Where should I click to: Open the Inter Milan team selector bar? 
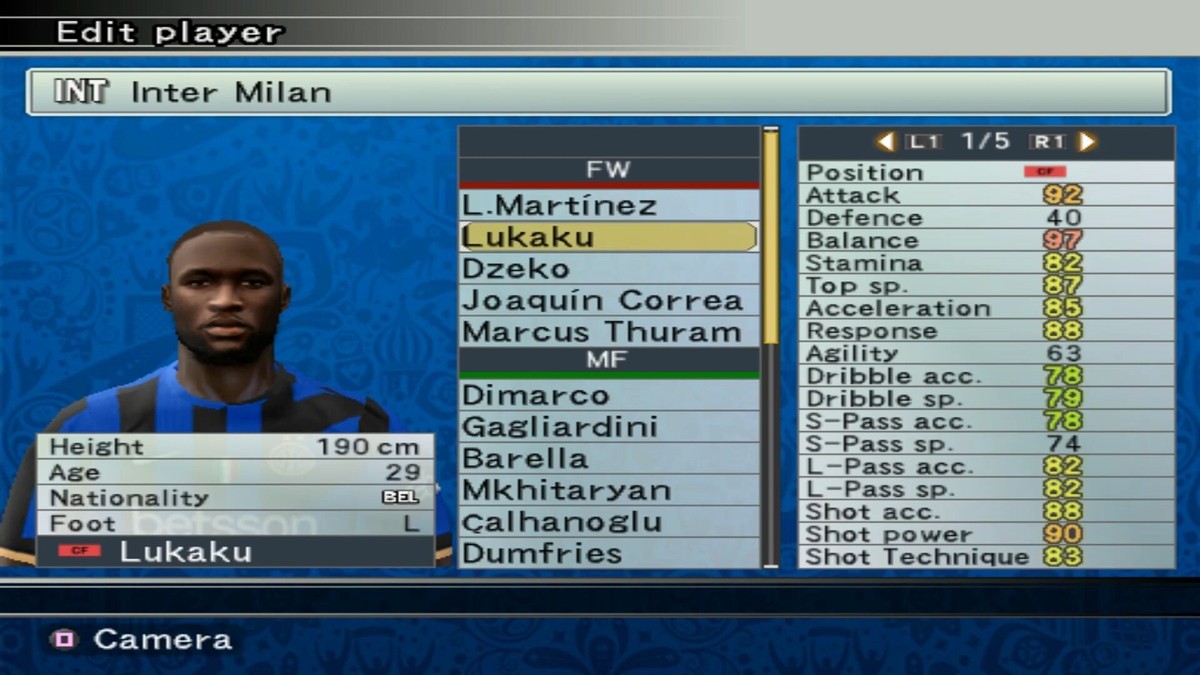point(598,92)
